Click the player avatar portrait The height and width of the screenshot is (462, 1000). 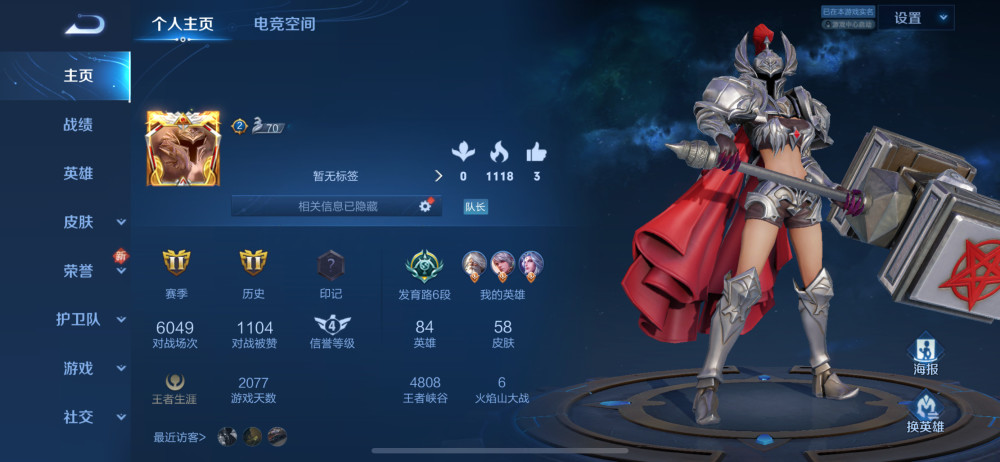coord(183,148)
